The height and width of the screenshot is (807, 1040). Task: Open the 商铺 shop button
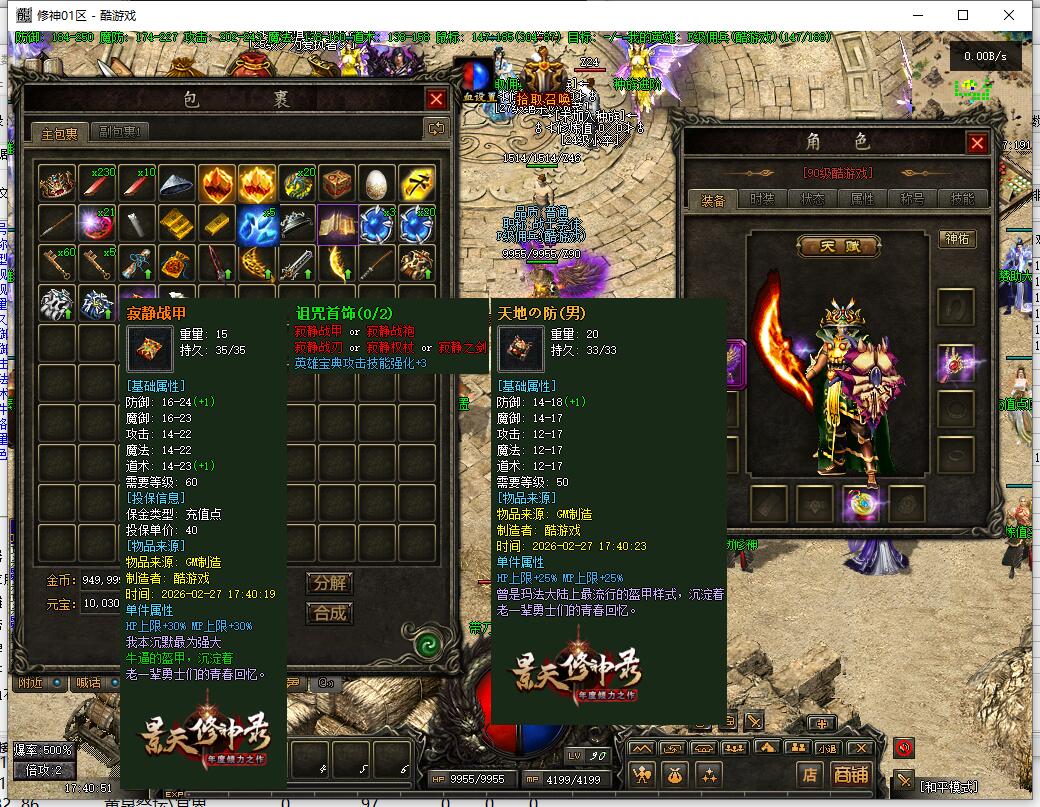[851, 774]
